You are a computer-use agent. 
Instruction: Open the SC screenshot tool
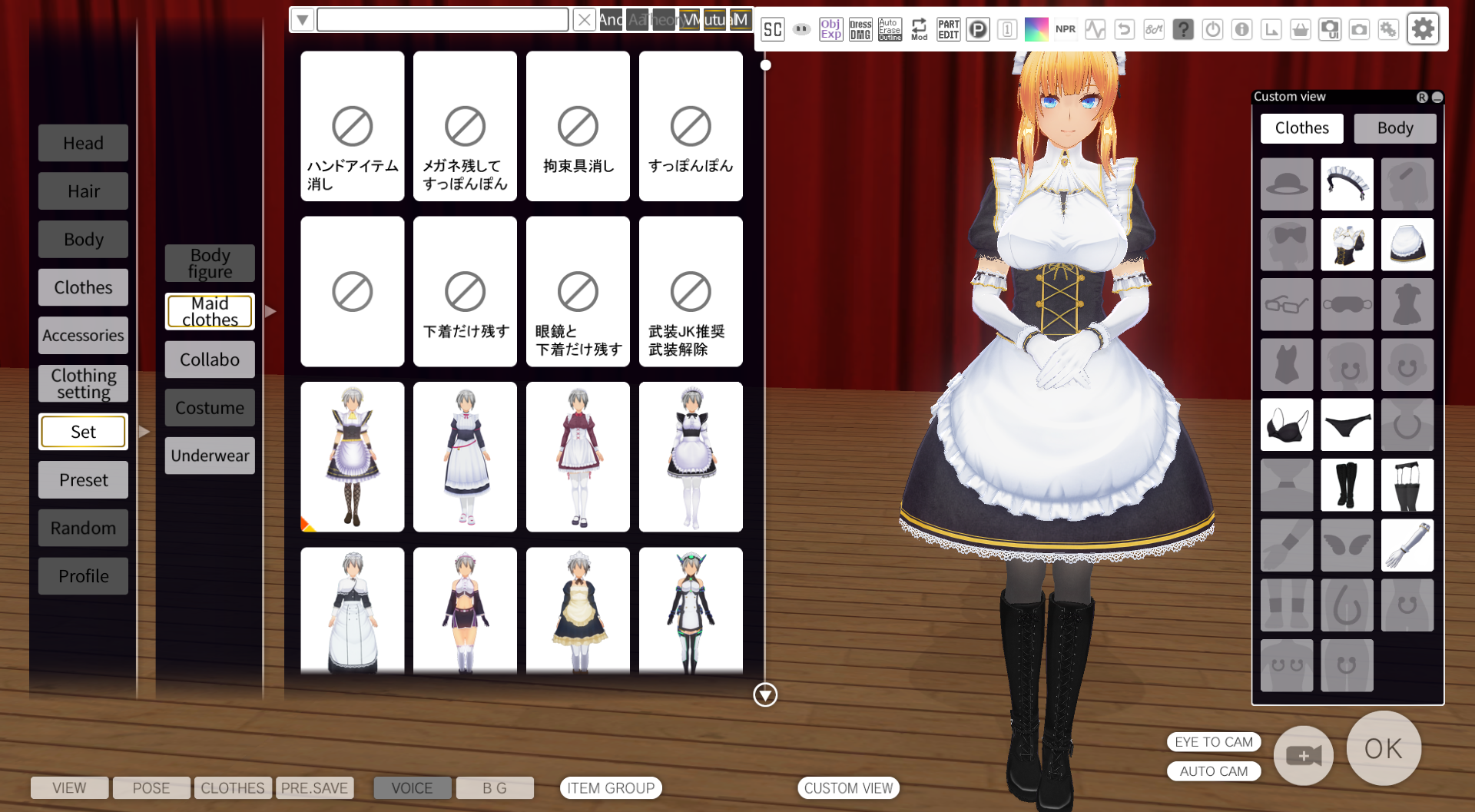(773, 29)
